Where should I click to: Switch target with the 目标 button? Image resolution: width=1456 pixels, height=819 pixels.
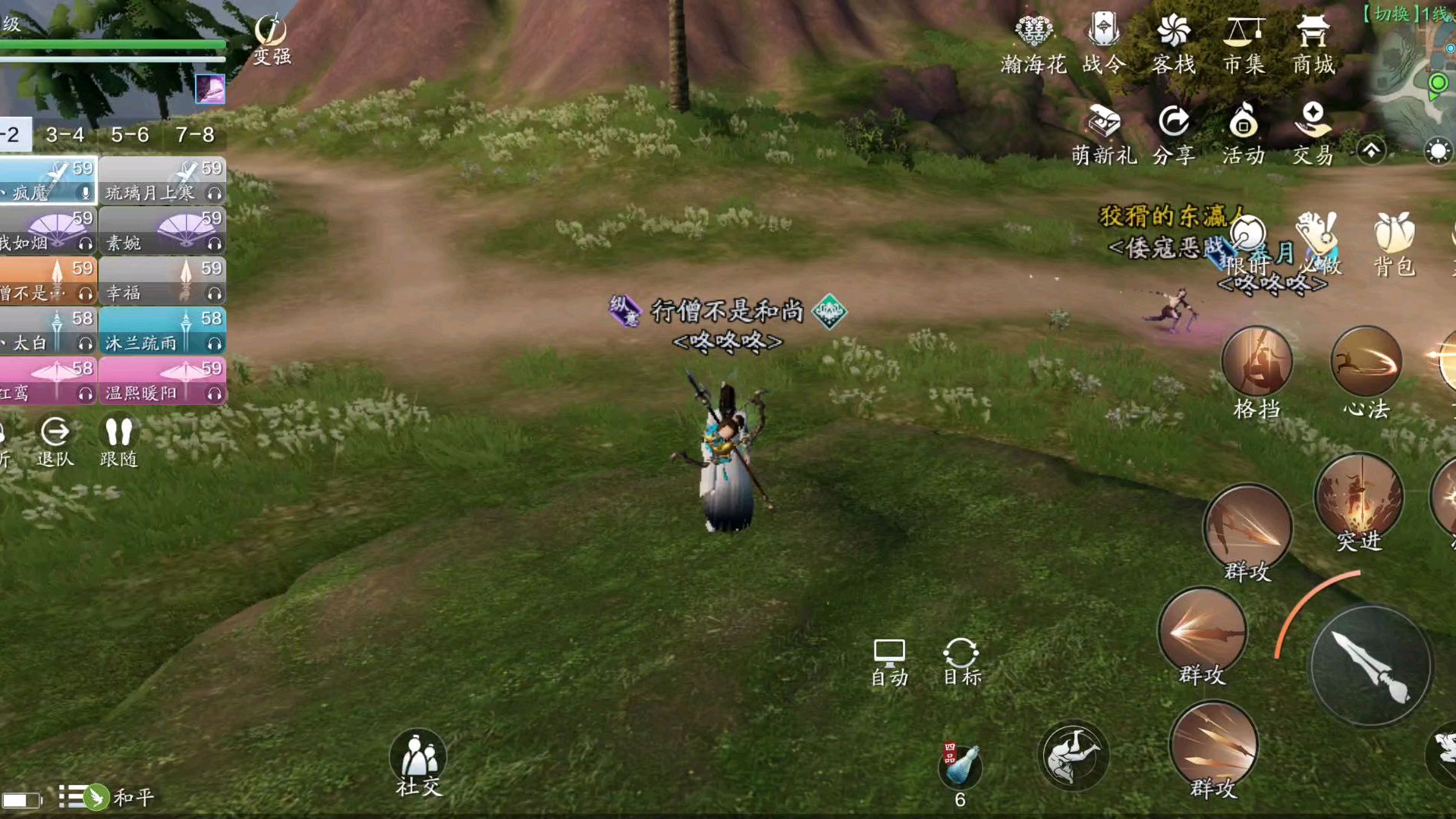tap(961, 662)
